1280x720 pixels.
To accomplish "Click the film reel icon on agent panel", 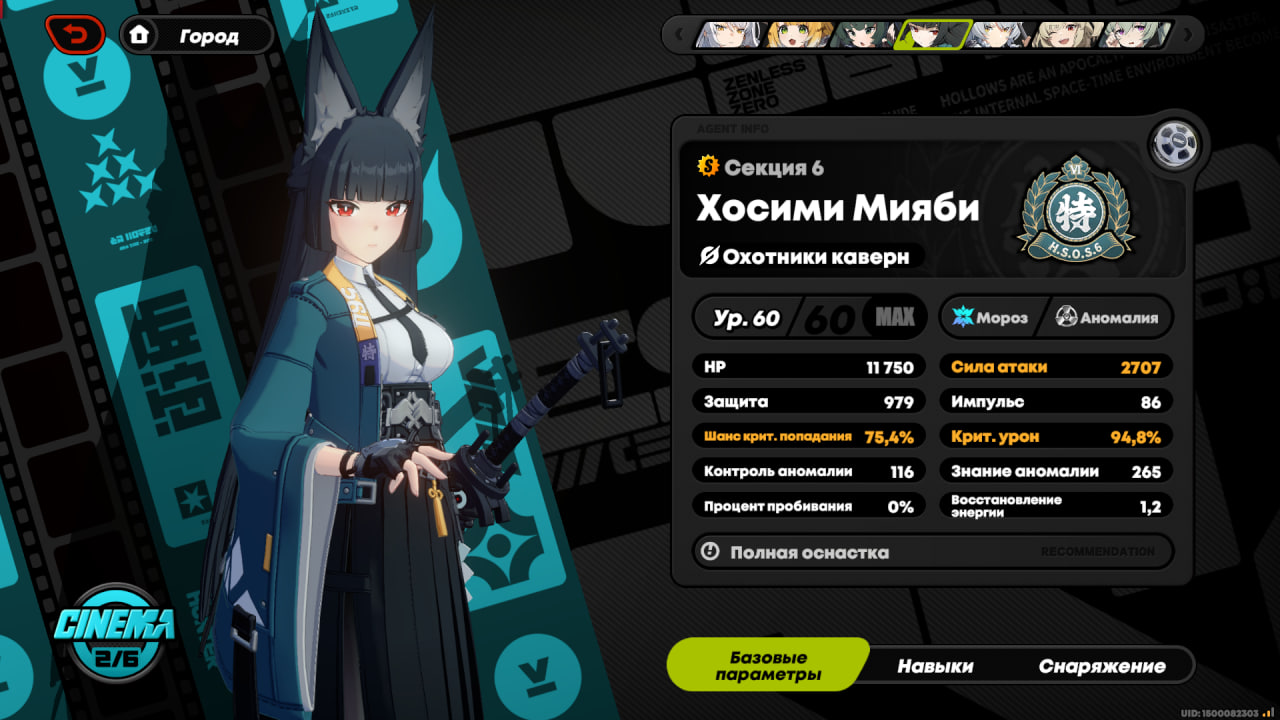I will click(x=1175, y=147).
